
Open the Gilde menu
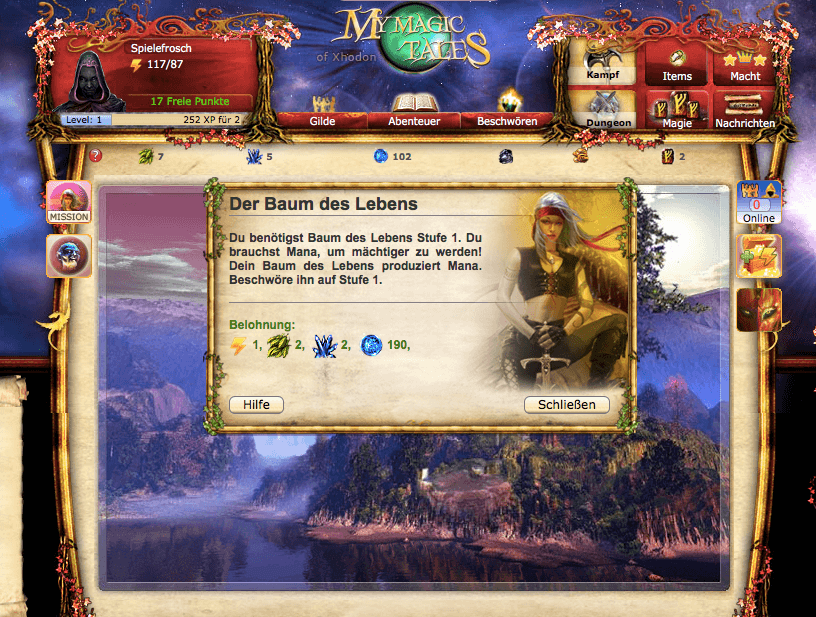pos(322,120)
